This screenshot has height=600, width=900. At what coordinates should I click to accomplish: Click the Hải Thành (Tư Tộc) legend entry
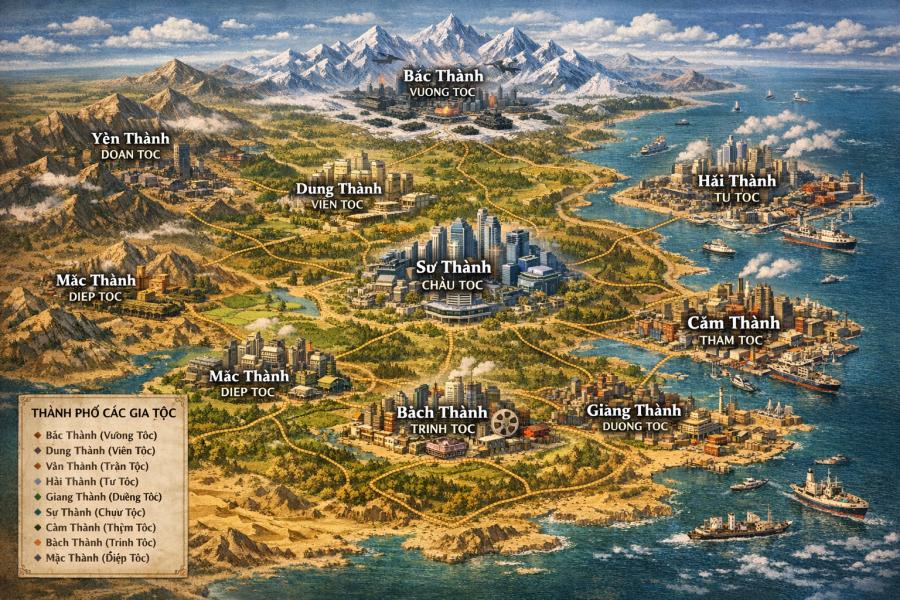(91, 480)
